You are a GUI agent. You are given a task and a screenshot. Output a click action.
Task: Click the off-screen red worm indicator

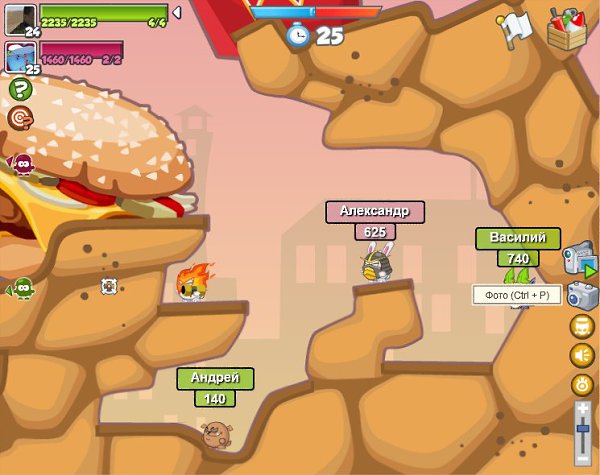pos(20,164)
